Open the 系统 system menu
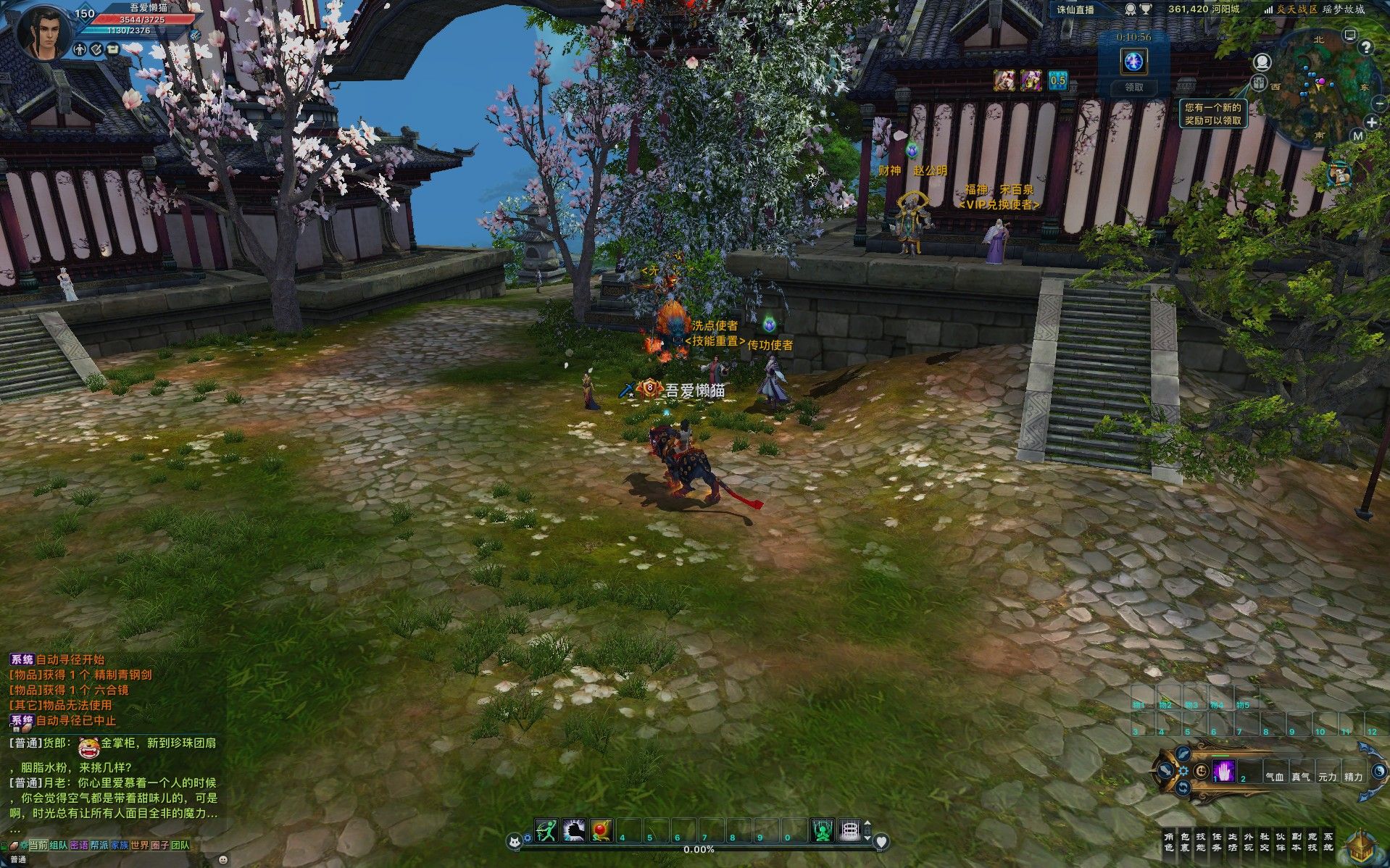The width and height of the screenshot is (1390, 868). pos(1328,842)
